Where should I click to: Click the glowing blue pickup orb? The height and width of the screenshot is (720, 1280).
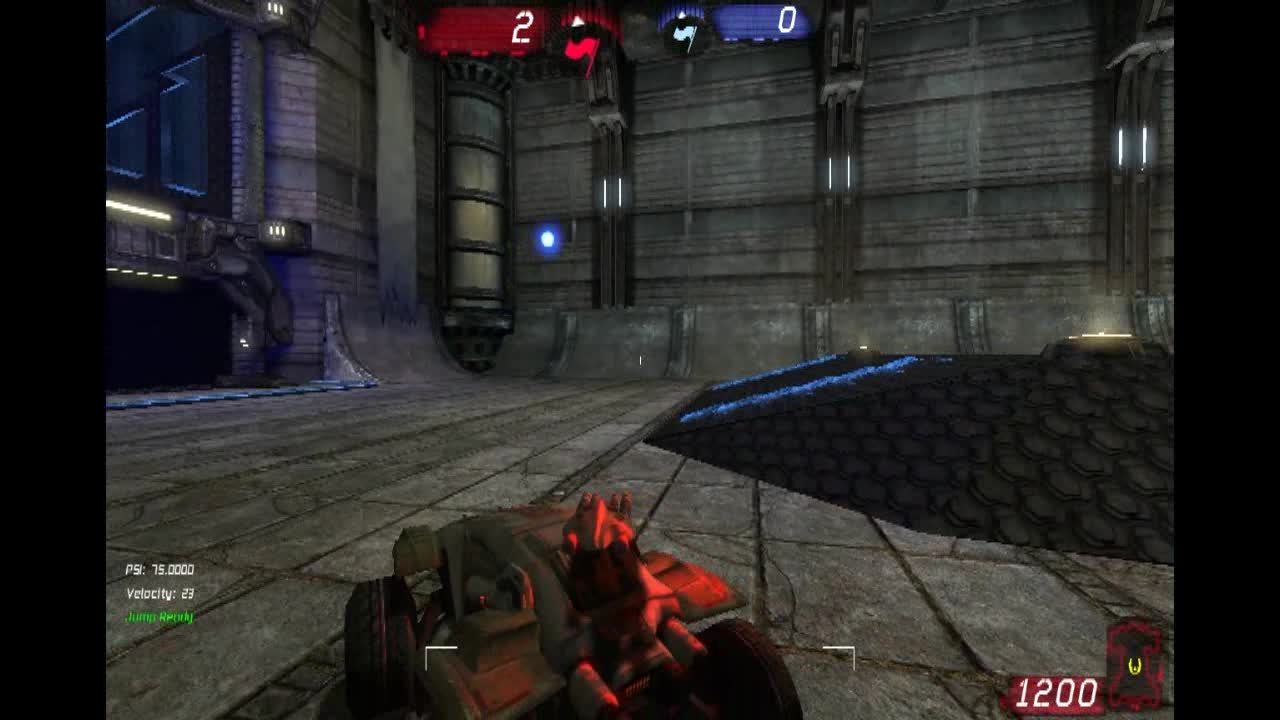point(547,237)
